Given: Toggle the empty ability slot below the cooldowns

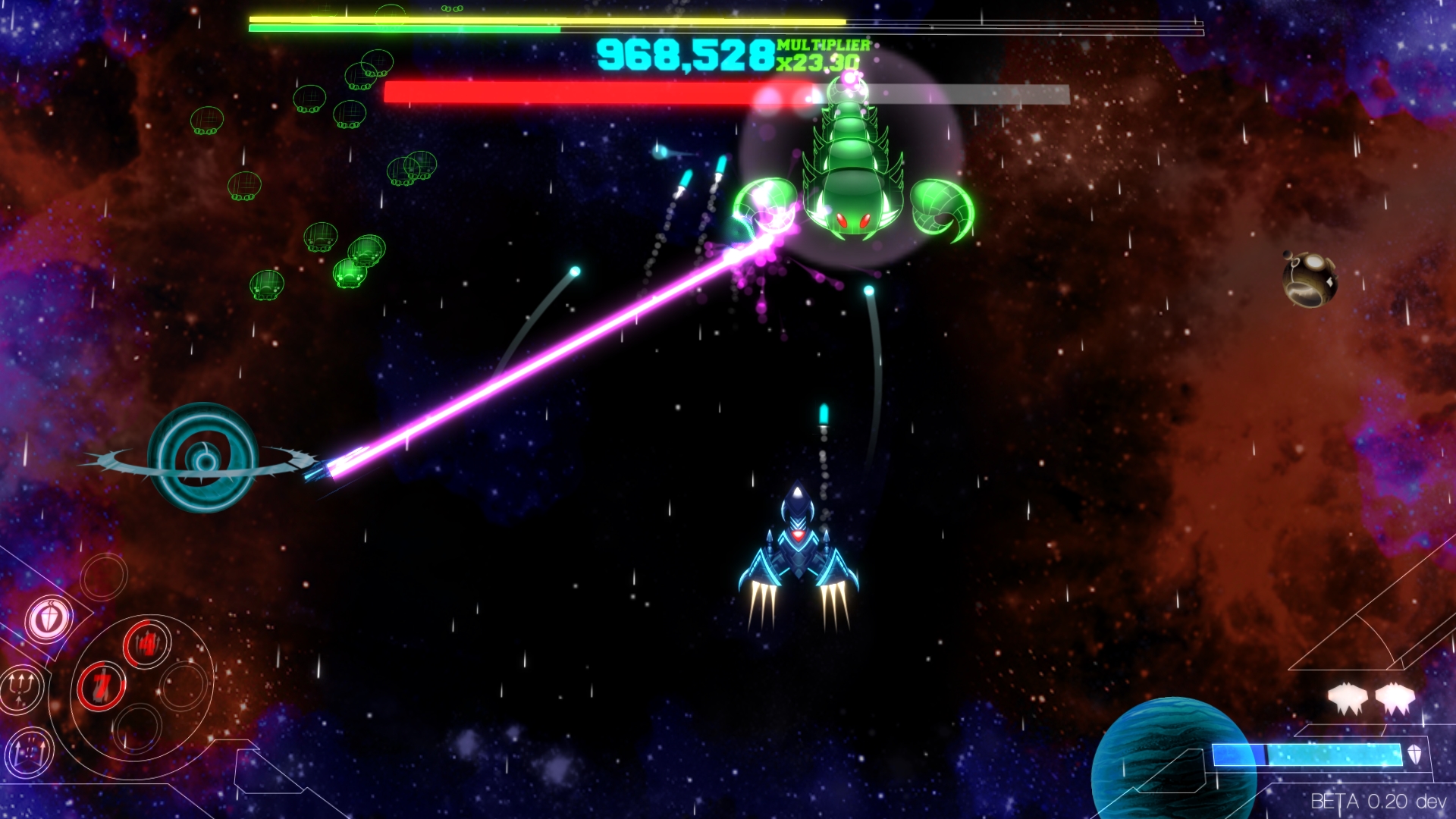Looking at the screenshot, I should (137, 729).
